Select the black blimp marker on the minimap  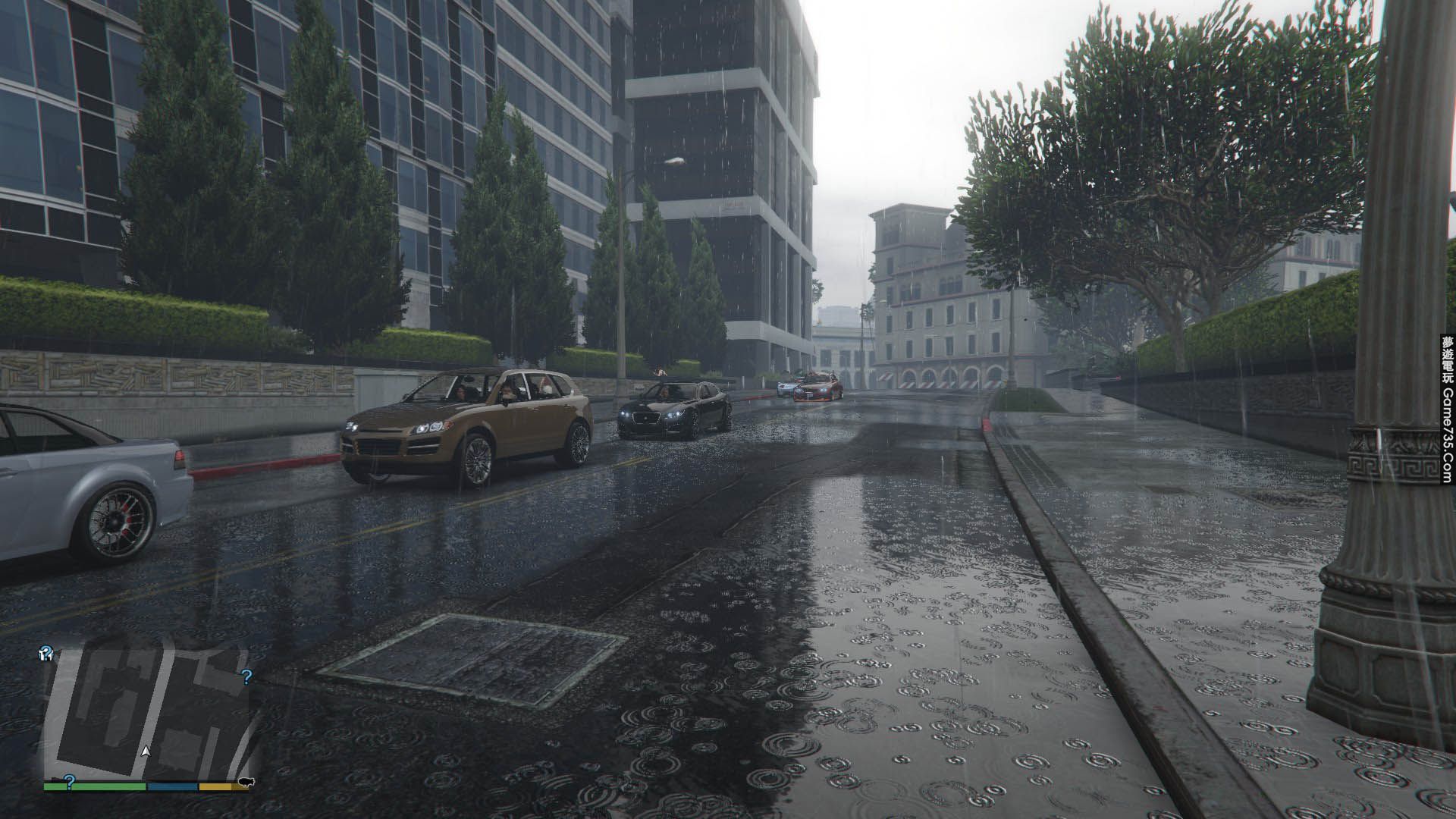click(246, 782)
